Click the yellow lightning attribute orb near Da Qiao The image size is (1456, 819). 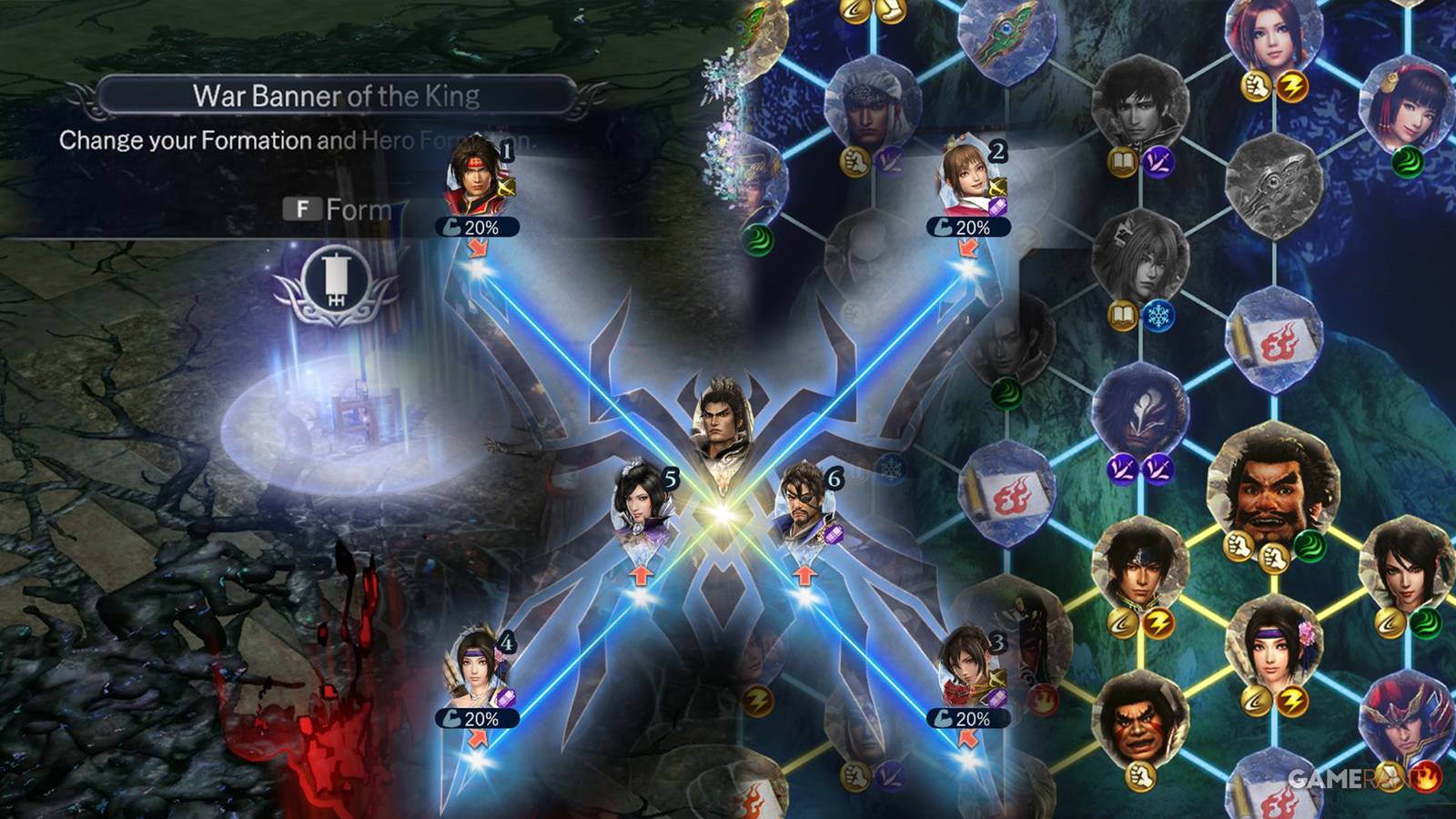coord(1293,84)
